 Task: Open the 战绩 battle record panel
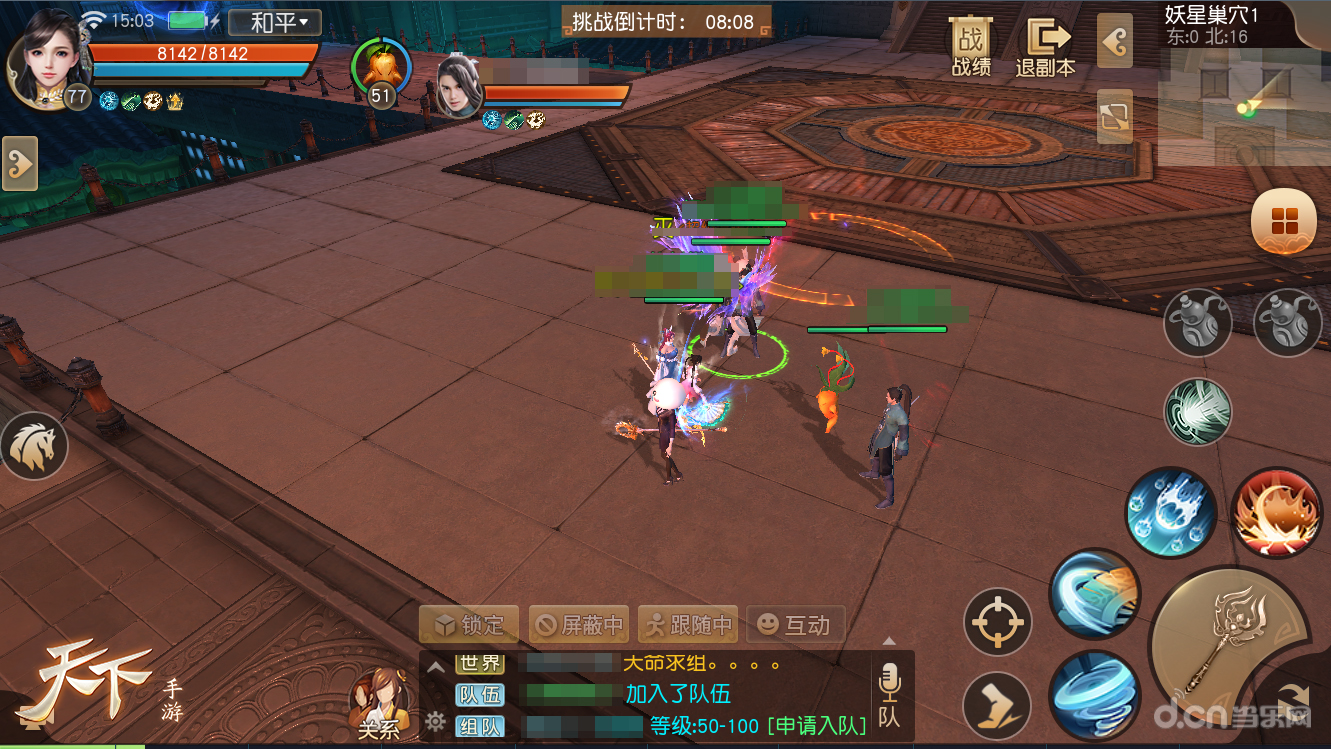point(970,46)
